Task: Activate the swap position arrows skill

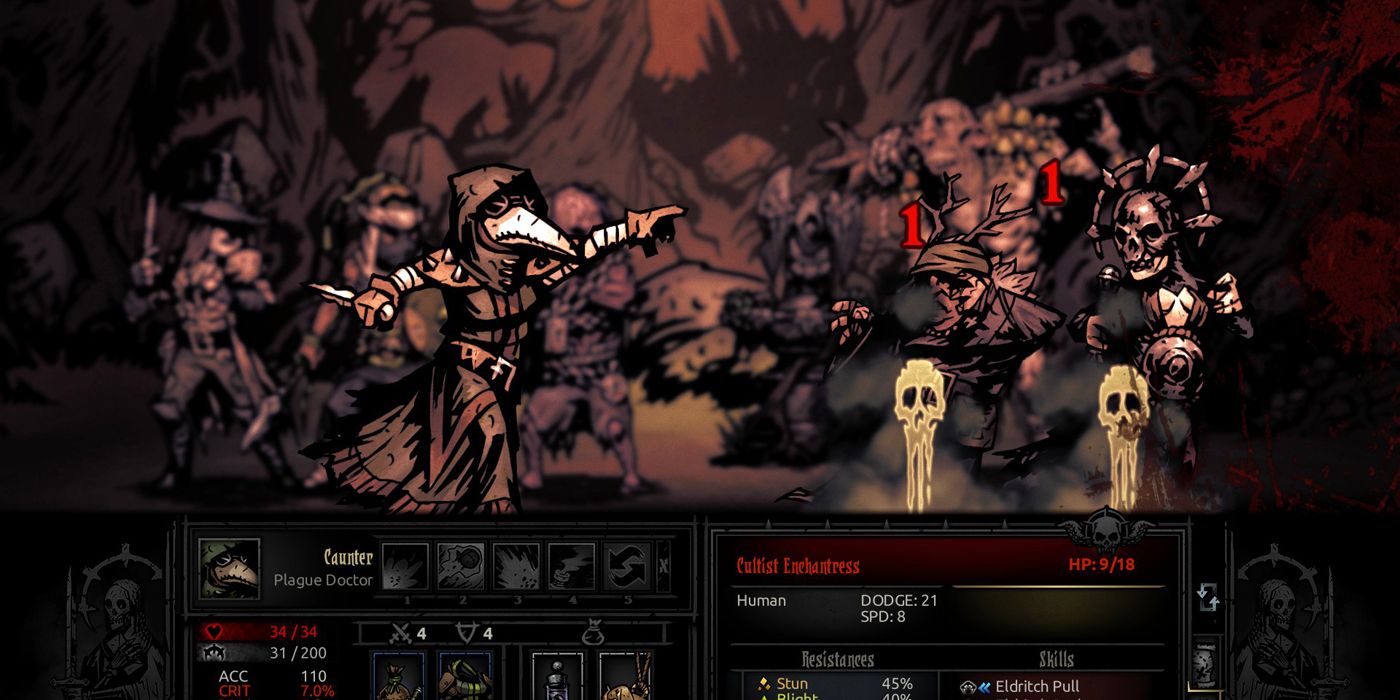Action: point(627,567)
